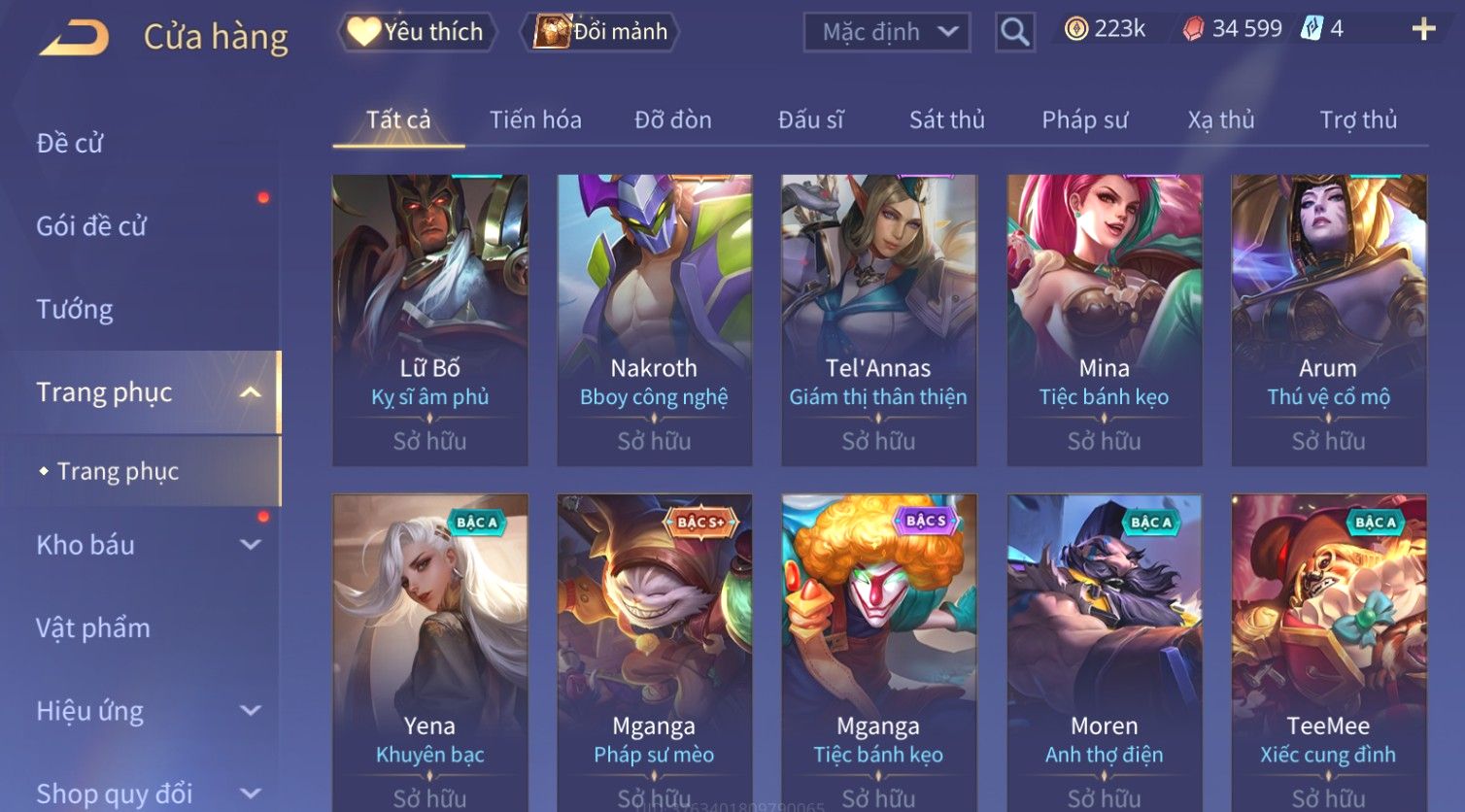Open the Đổi mảnh exchange

(x=601, y=32)
